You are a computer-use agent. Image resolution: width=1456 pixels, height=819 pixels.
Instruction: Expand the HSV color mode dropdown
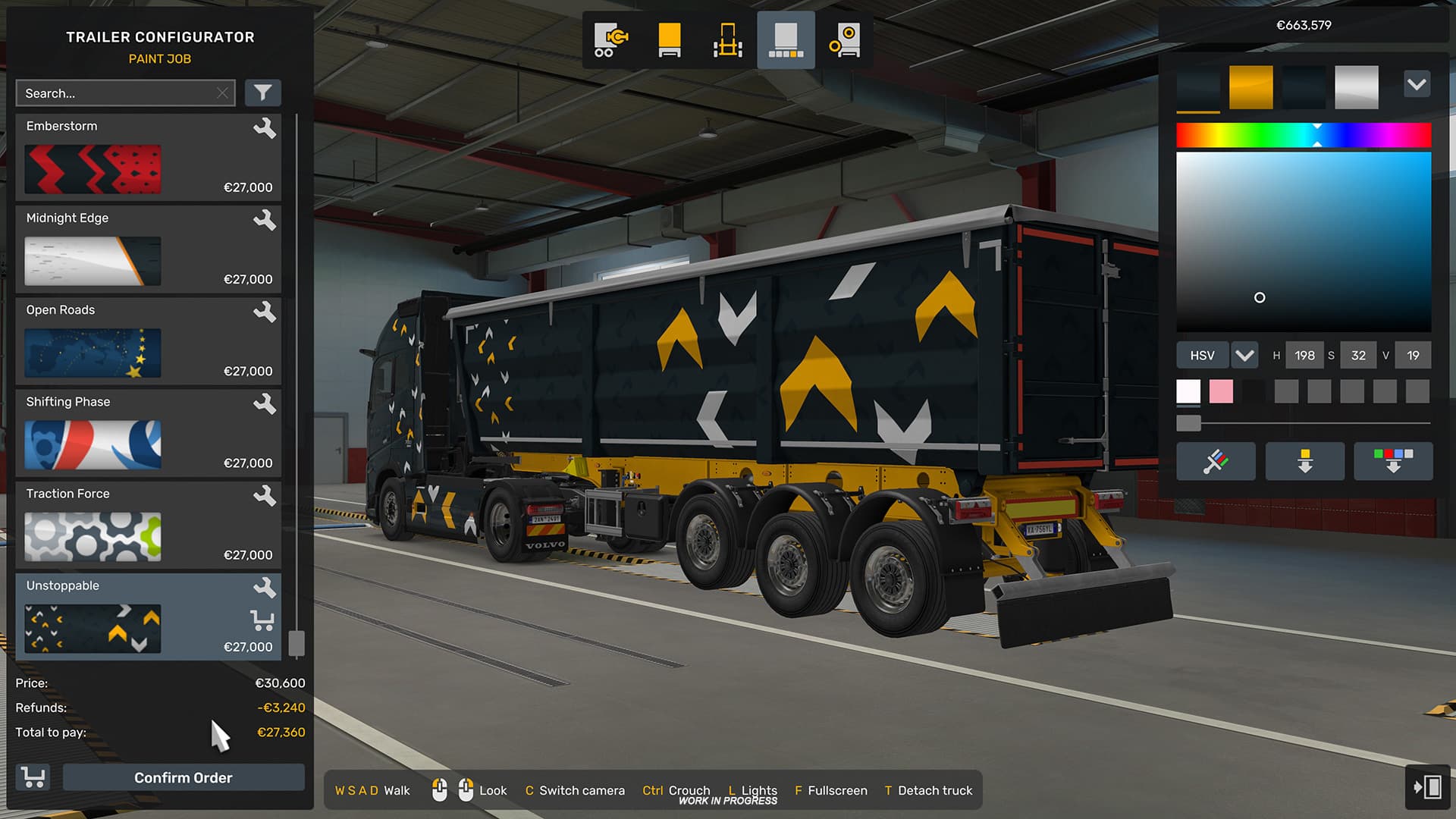tap(1244, 354)
